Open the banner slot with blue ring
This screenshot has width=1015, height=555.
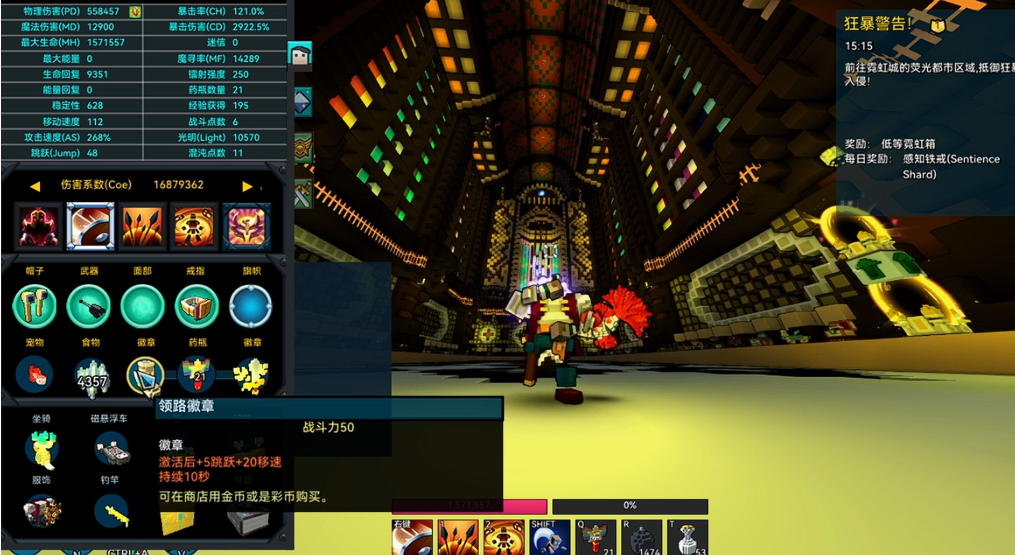point(250,306)
